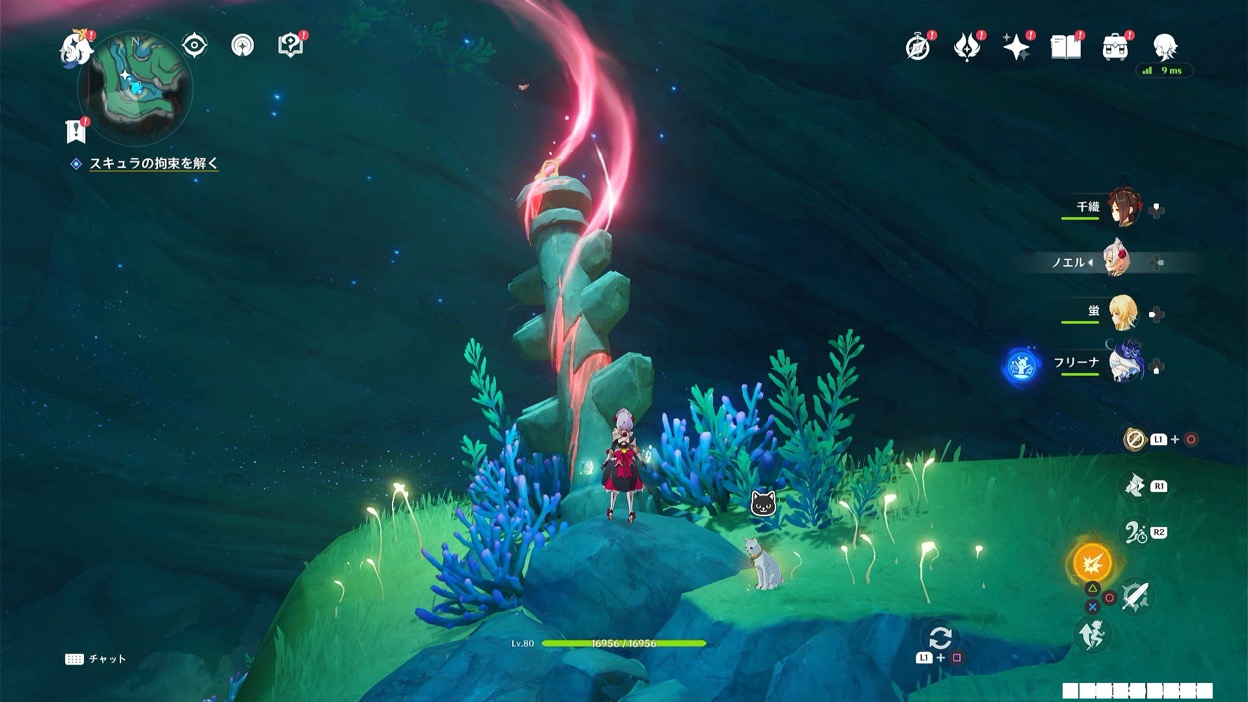Open the quest banner icon
Screen dimensions: 1248x702
coord(75,131)
